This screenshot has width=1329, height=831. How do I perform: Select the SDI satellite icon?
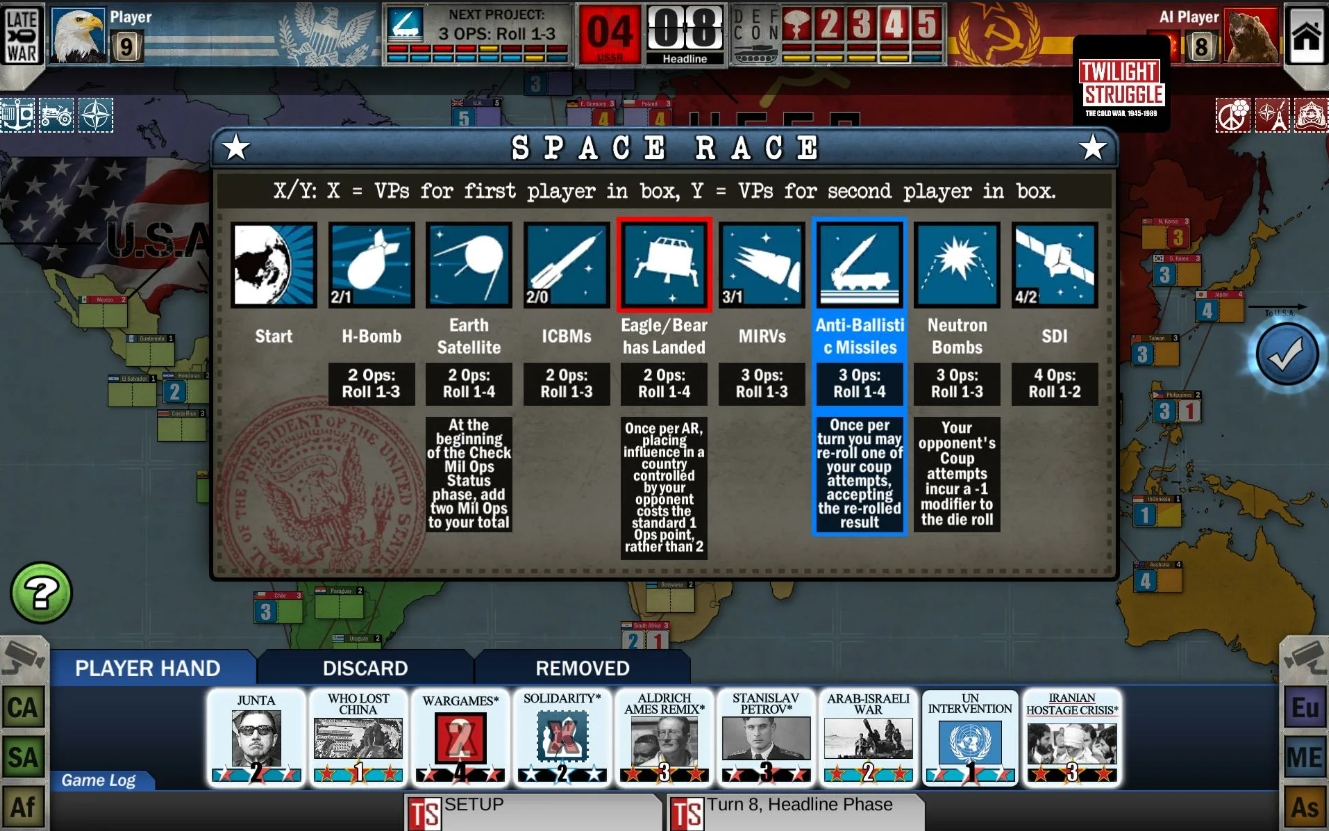1054,263
